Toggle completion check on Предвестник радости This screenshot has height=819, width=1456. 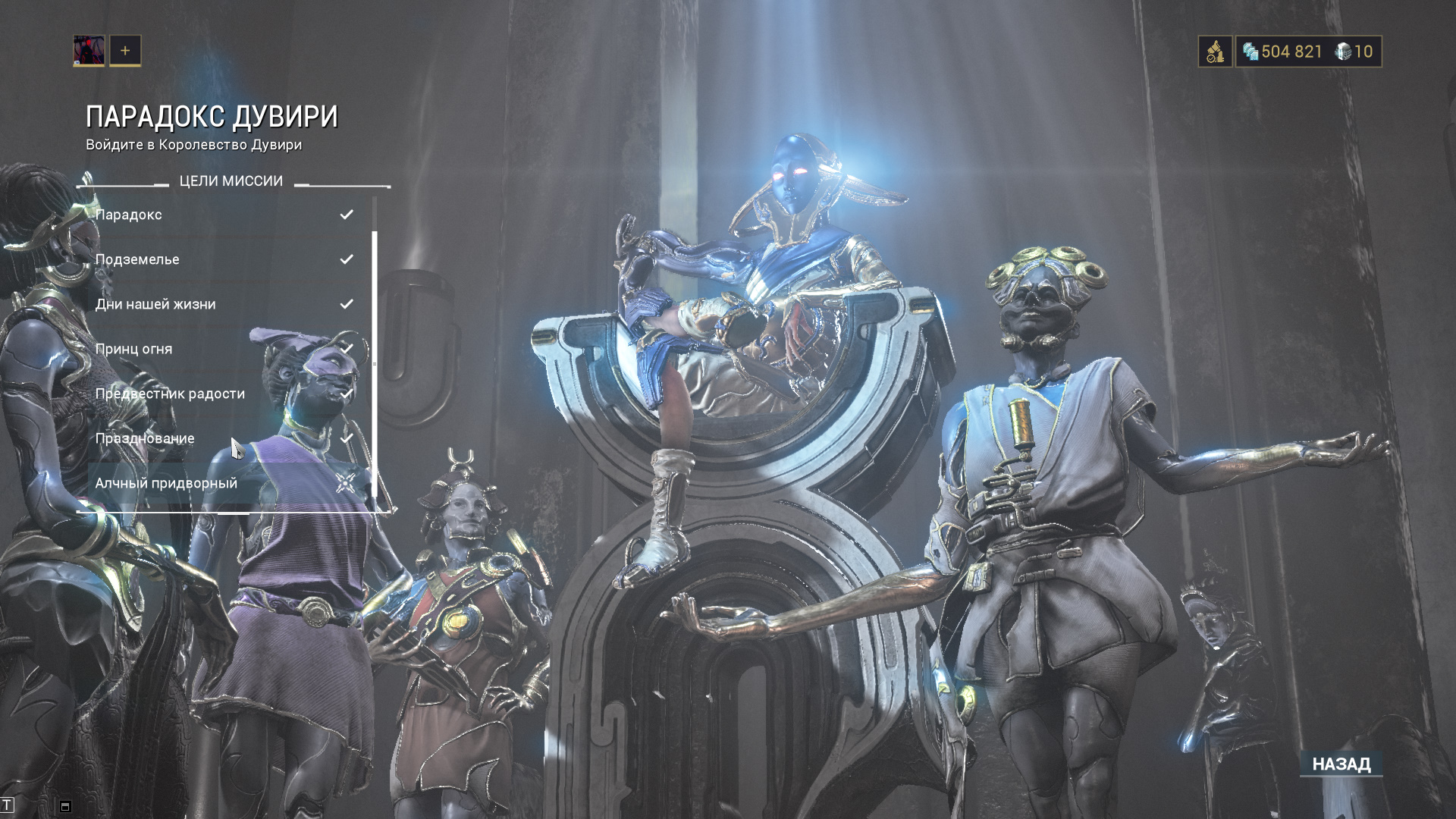(x=348, y=393)
